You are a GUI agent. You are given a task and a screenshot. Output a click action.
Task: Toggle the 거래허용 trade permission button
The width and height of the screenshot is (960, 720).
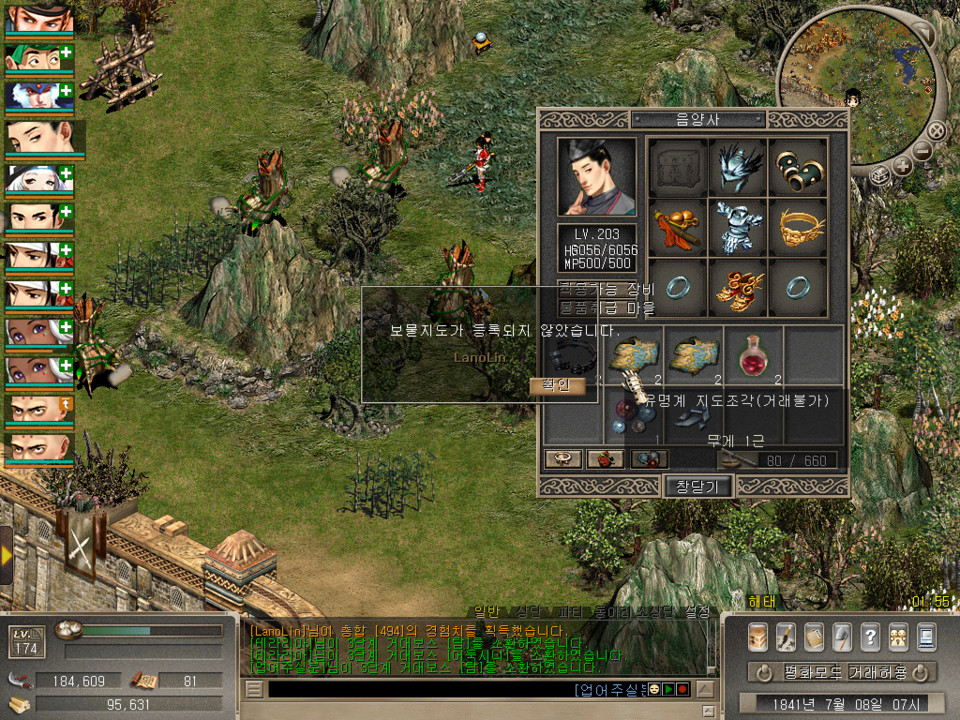879,673
